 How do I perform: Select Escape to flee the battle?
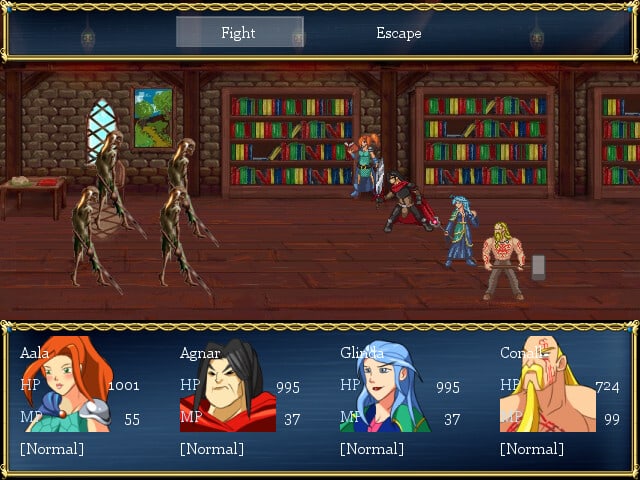pyautogui.click(x=398, y=33)
